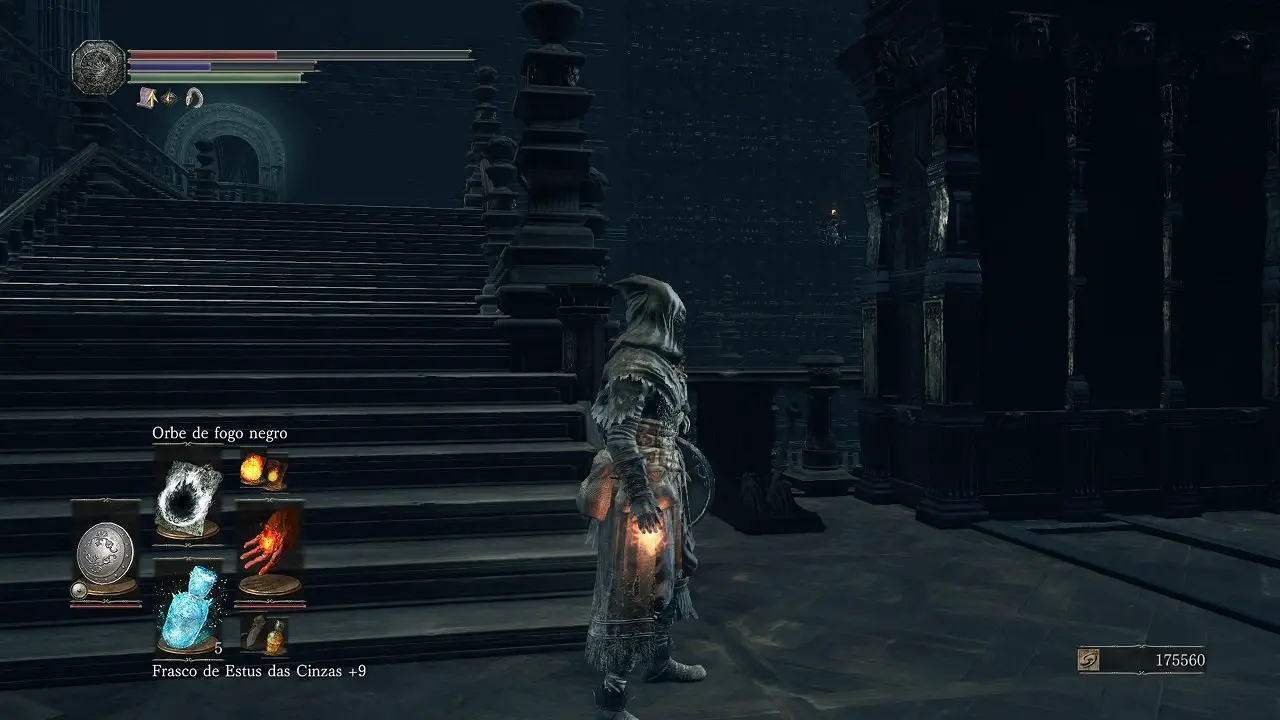The height and width of the screenshot is (720, 1280).
Task: Click the octagonal covenant emblem
Action: tap(99, 66)
